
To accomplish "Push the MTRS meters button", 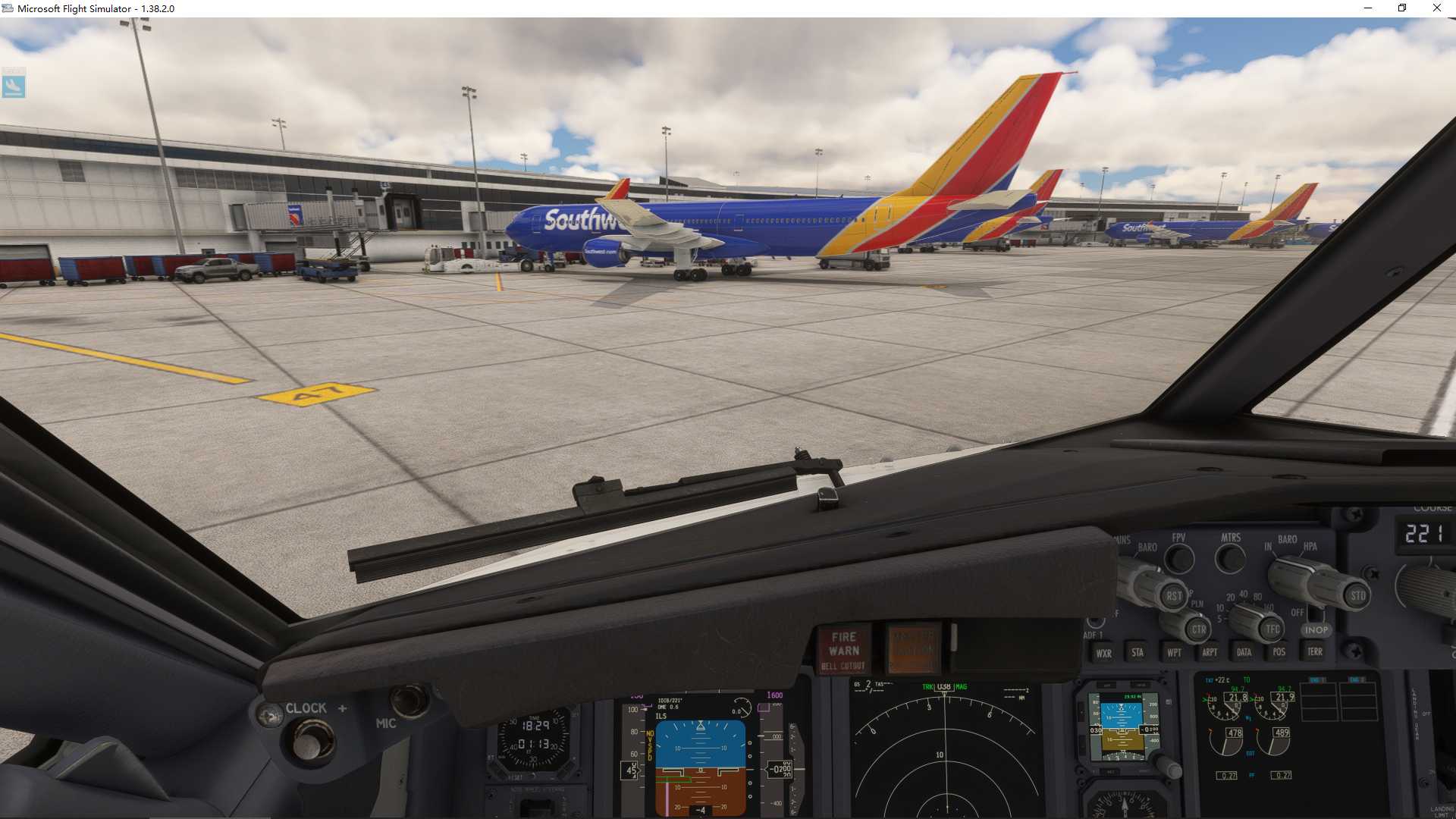I will pos(1230,559).
